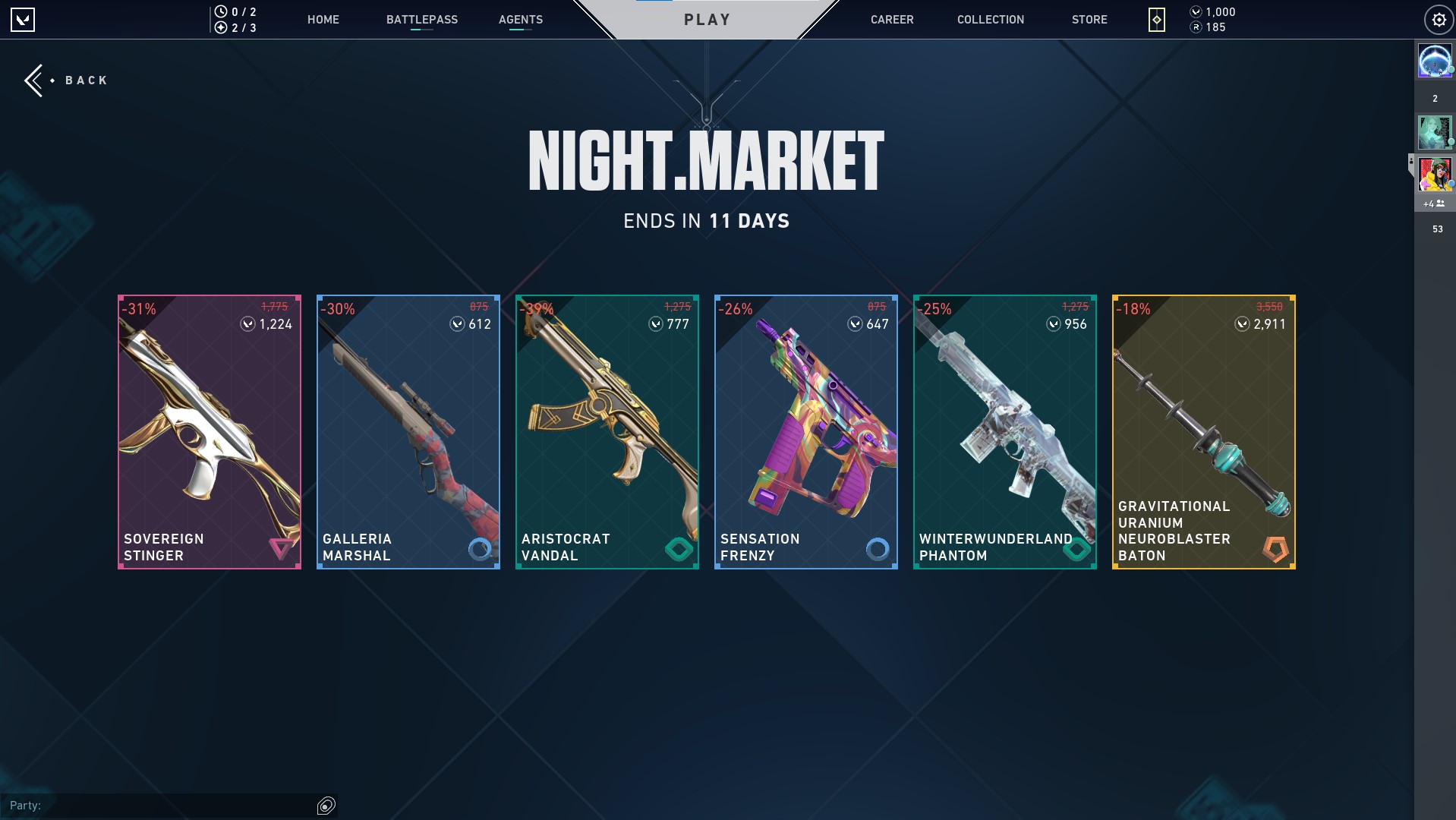This screenshot has height=820, width=1456.
Task: Select the Sovereign Stinger offer card
Action: coord(210,431)
